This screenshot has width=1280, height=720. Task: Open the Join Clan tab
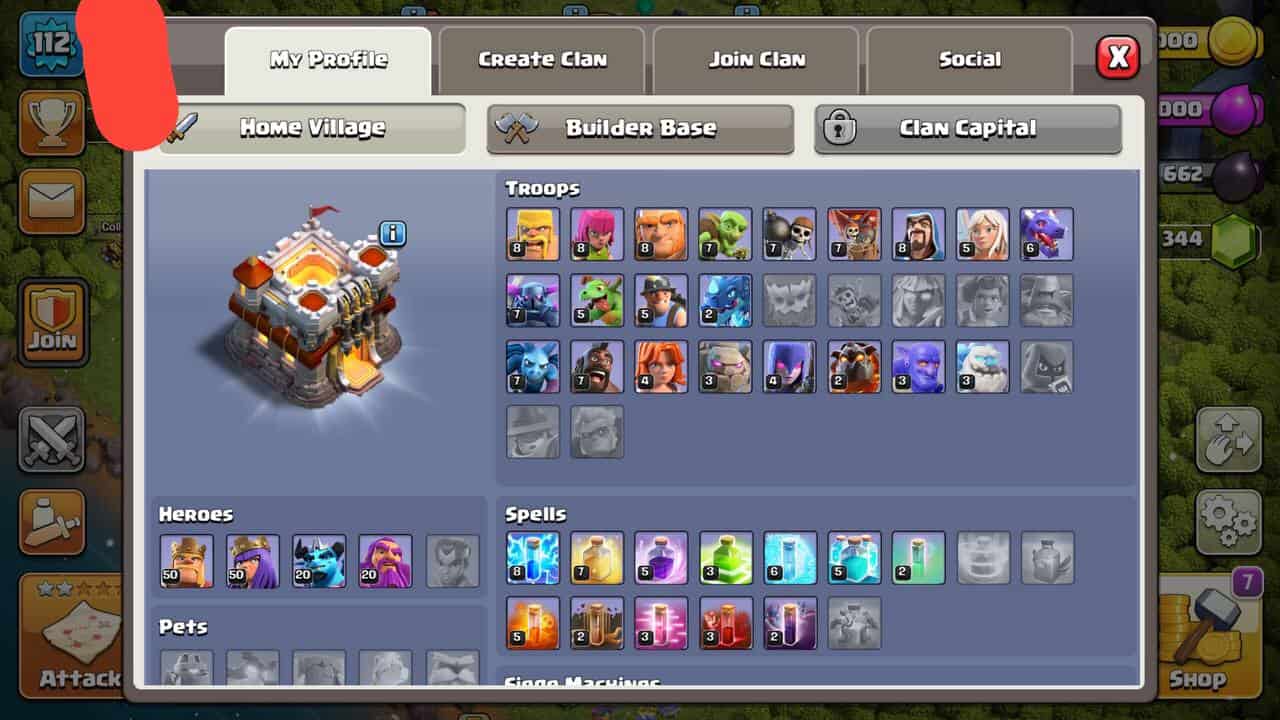tap(757, 60)
